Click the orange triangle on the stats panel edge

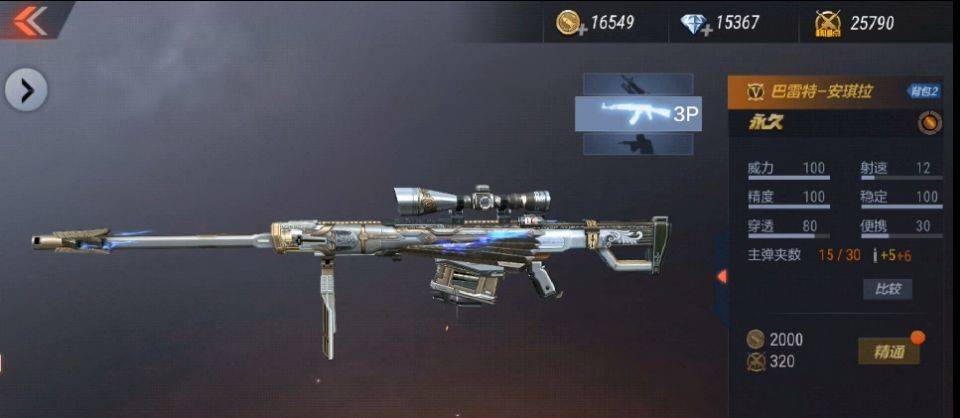click(721, 275)
